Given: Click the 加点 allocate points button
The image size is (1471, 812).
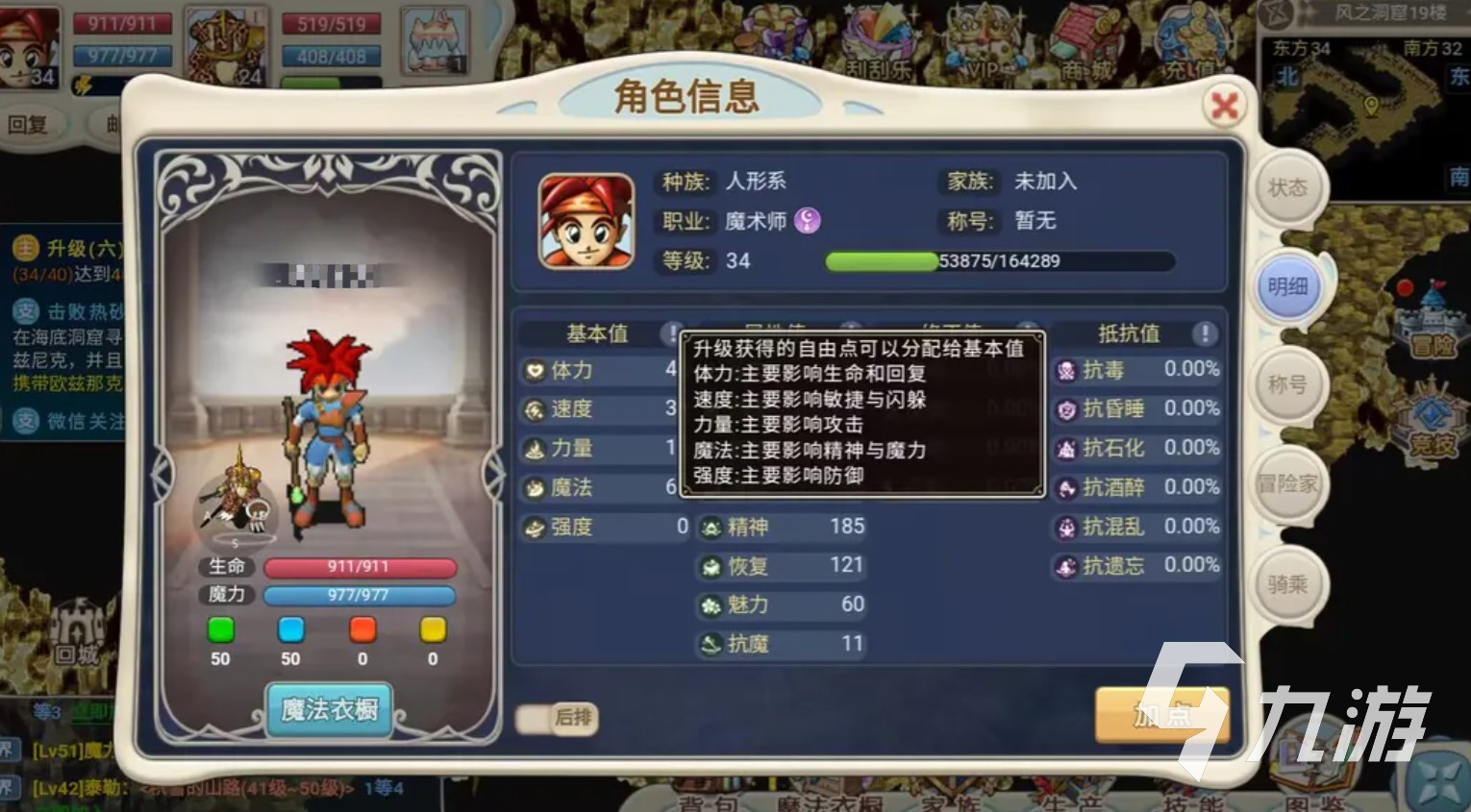Looking at the screenshot, I should point(1162,716).
